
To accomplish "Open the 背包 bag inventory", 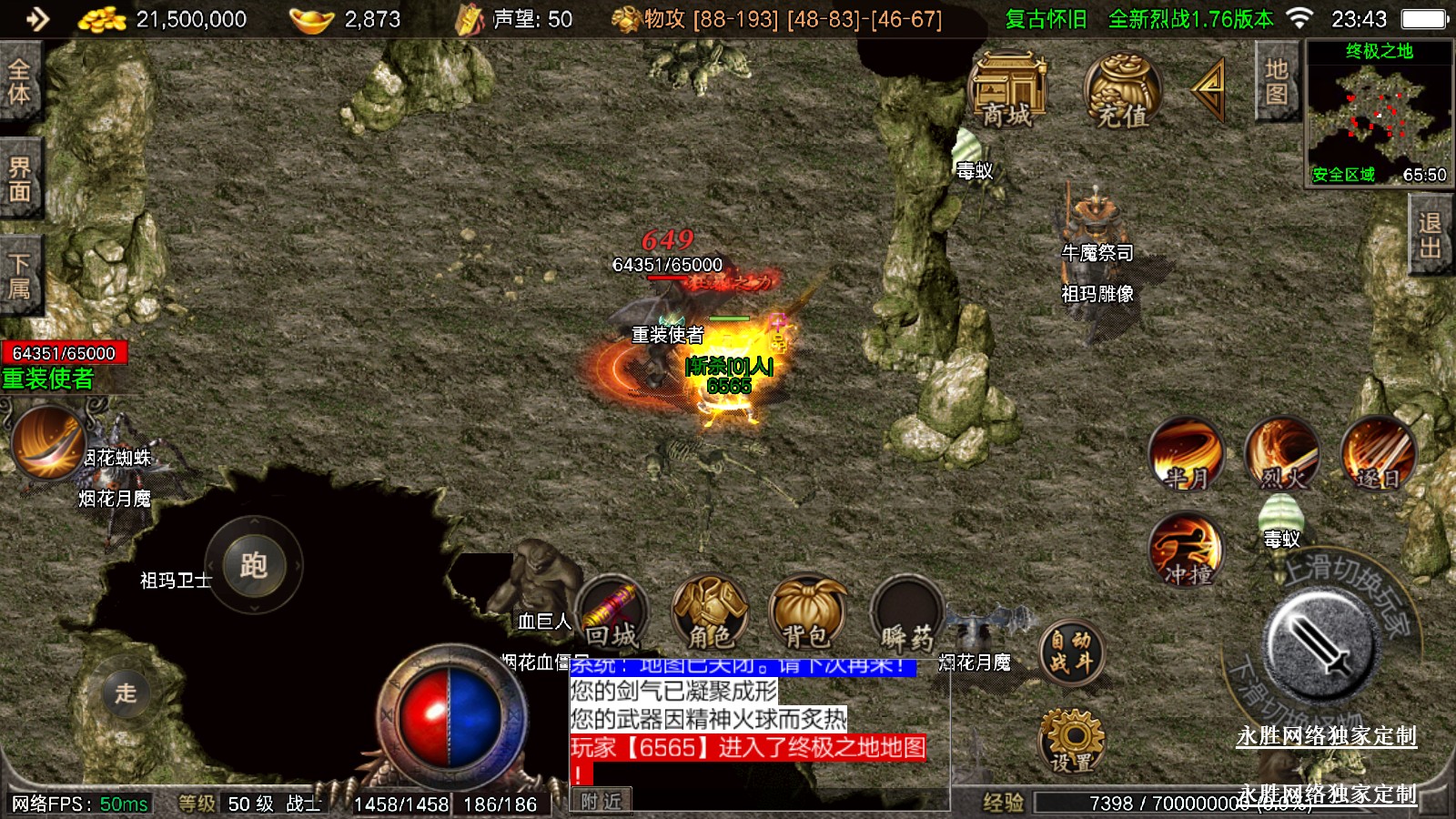I will (x=807, y=612).
